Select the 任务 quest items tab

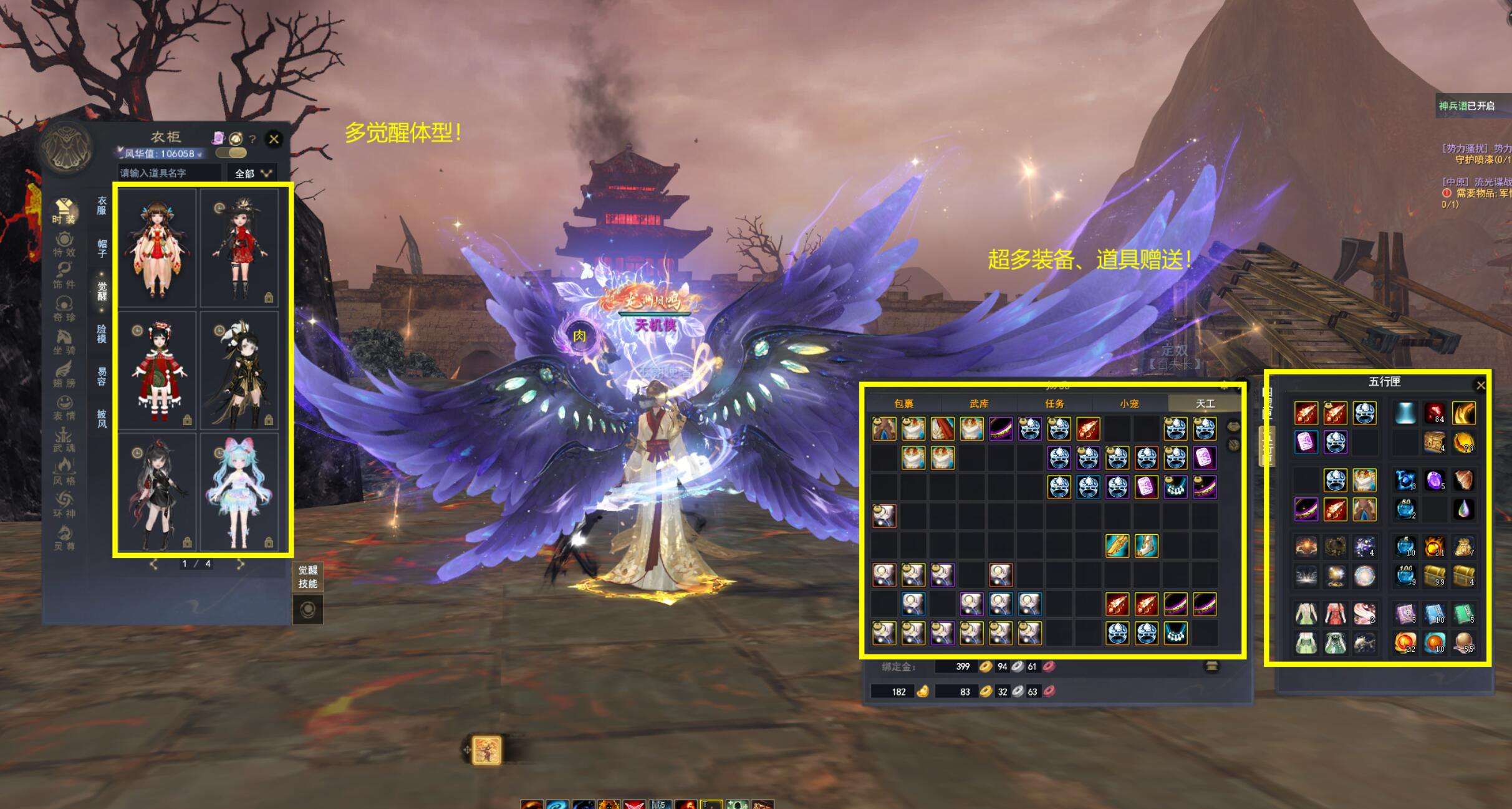(1054, 404)
